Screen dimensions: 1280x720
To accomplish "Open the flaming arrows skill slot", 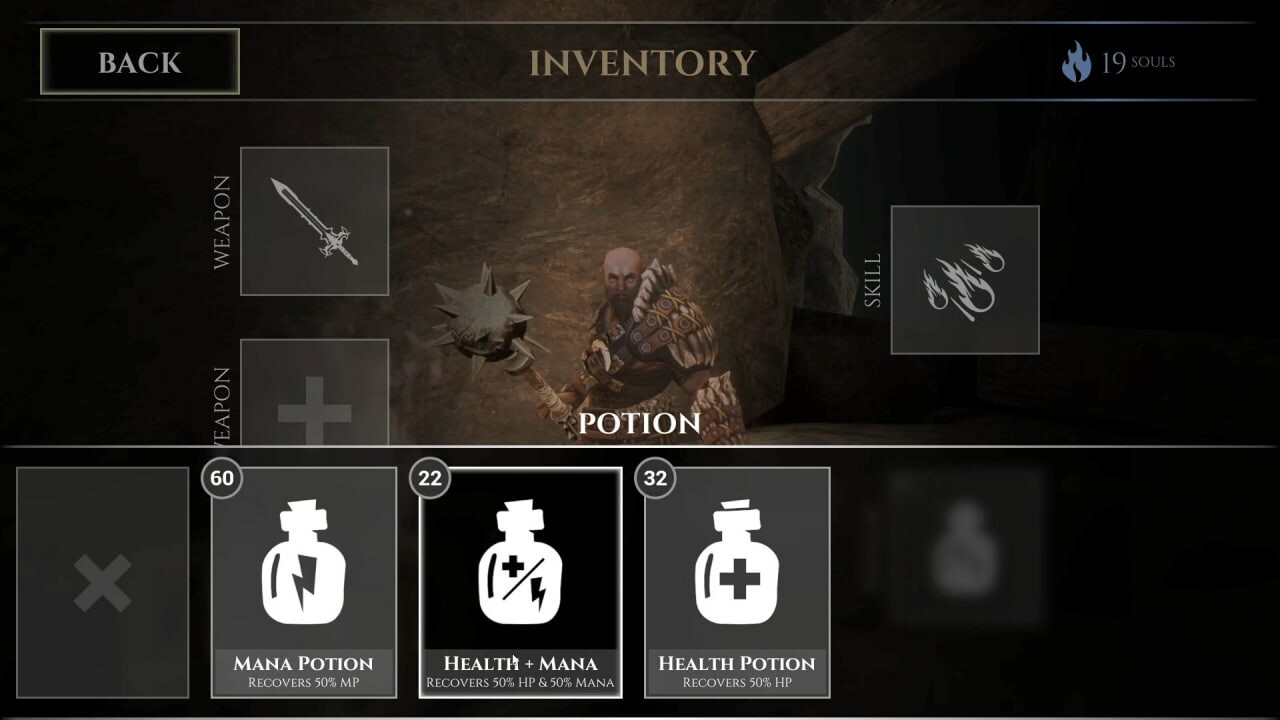I will [x=964, y=280].
